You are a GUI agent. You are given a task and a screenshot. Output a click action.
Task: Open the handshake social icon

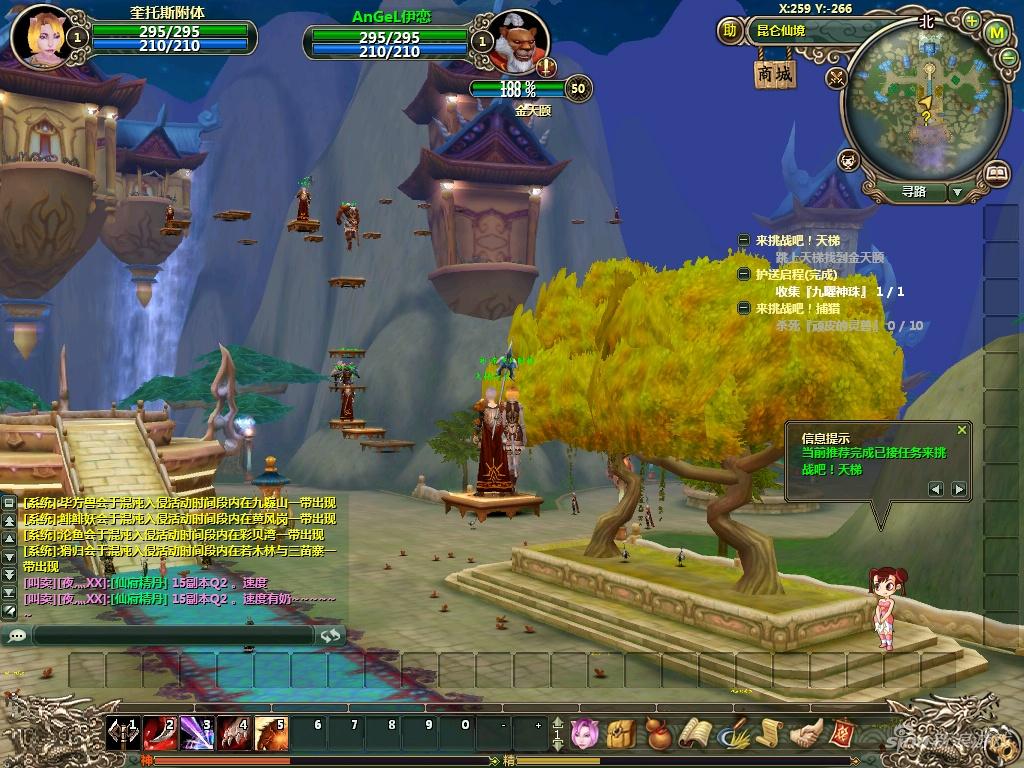pos(803,735)
